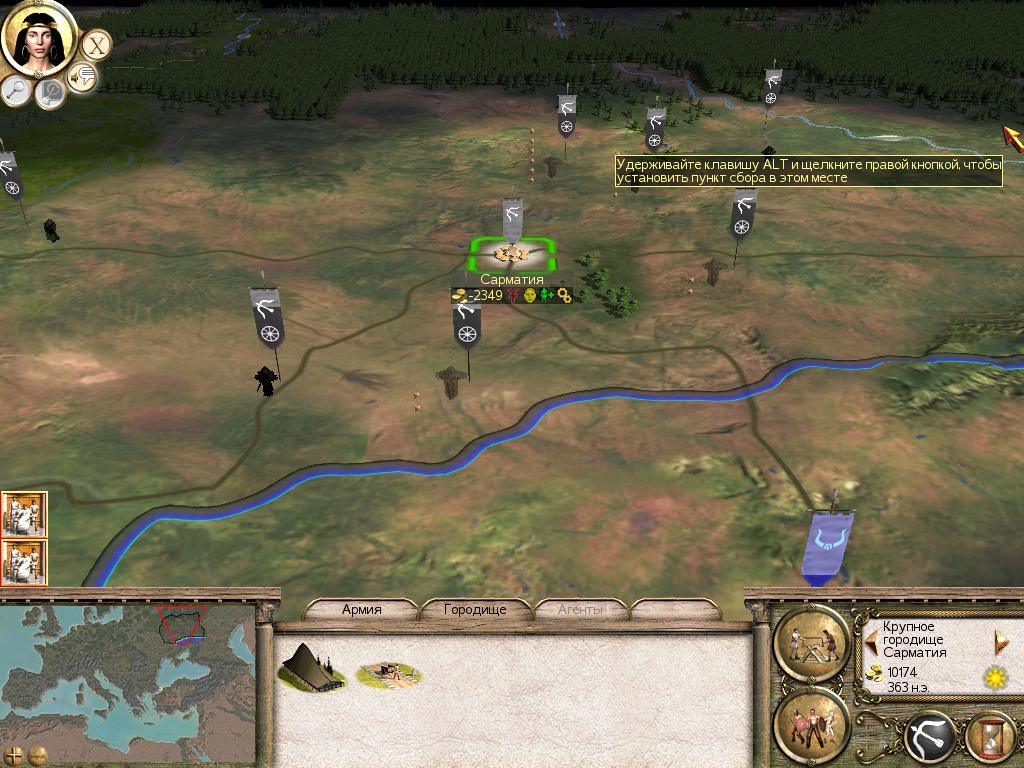Image resolution: width=1024 pixels, height=768 pixels.
Task: Dismiss the advisor with the X button
Action: [96, 44]
